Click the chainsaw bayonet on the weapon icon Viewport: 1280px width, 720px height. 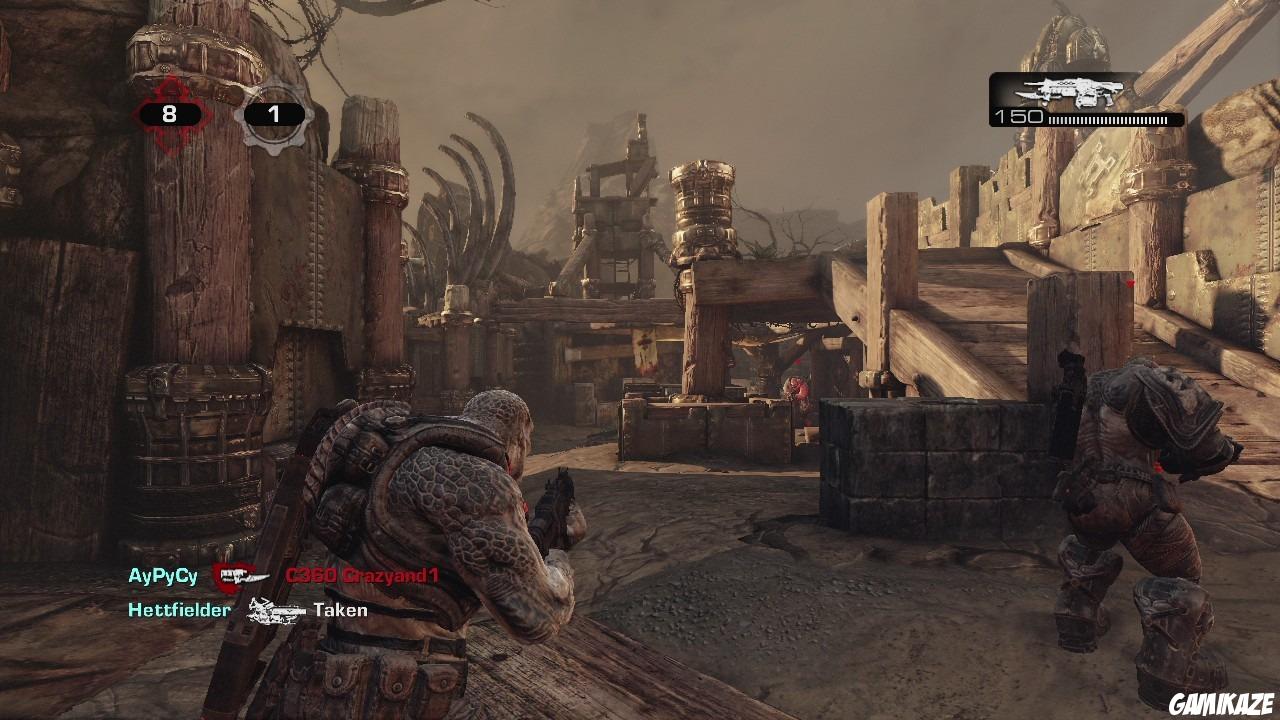coord(1030,95)
